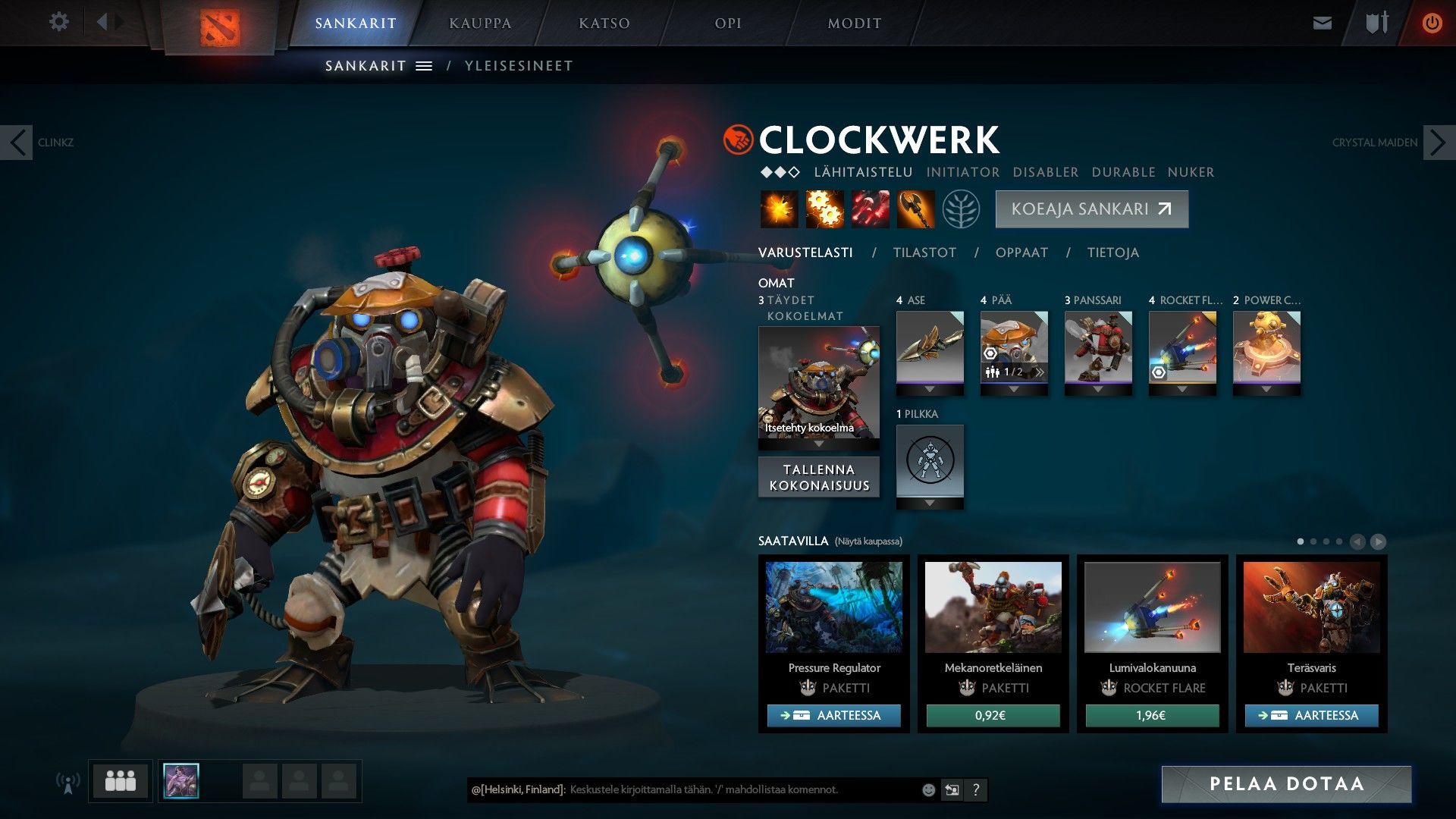View the Tietoja hero info section
Viewport: 1456px width, 819px height.
coord(1112,253)
